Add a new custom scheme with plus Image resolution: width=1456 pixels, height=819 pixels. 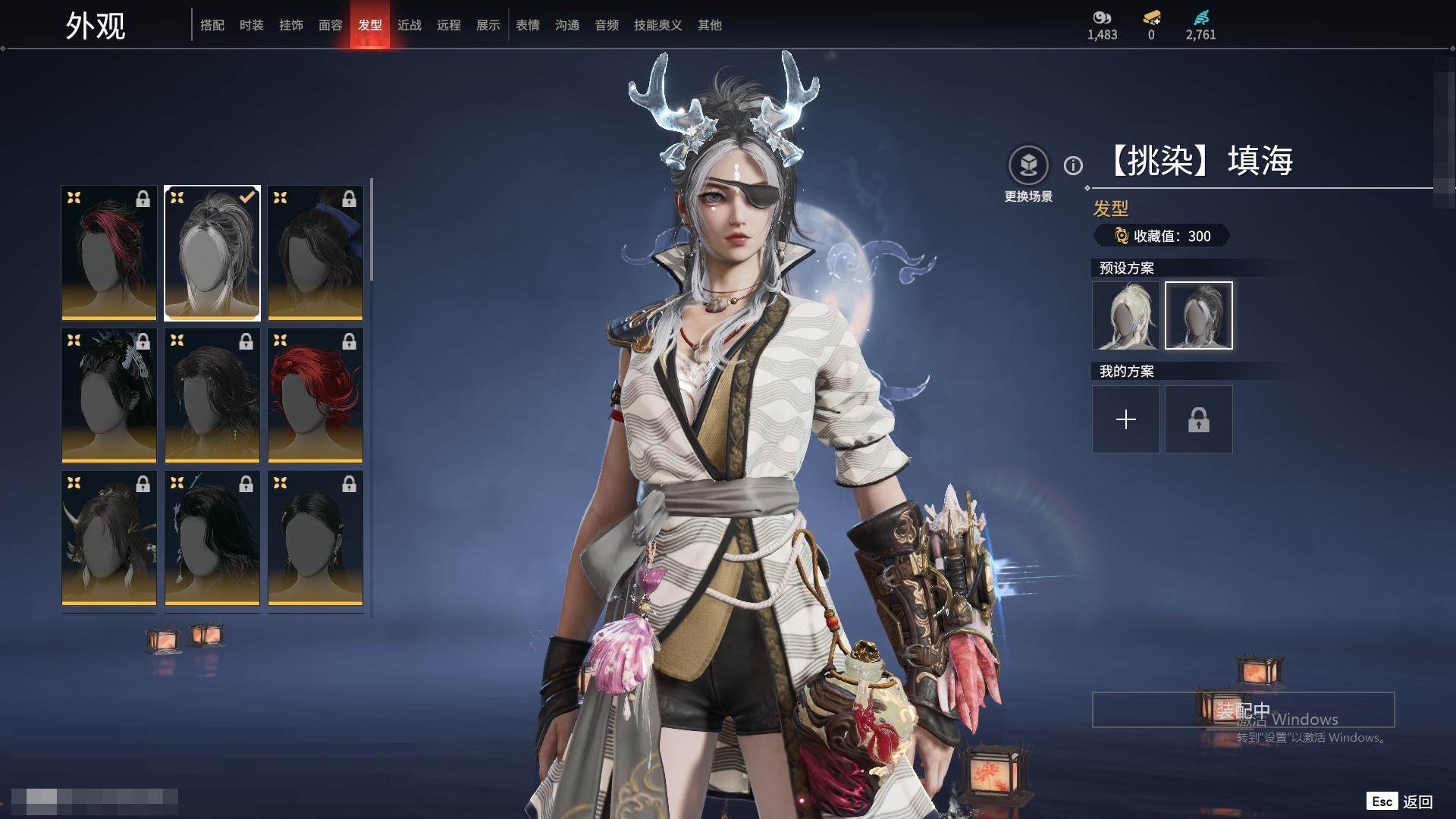click(x=1126, y=419)
